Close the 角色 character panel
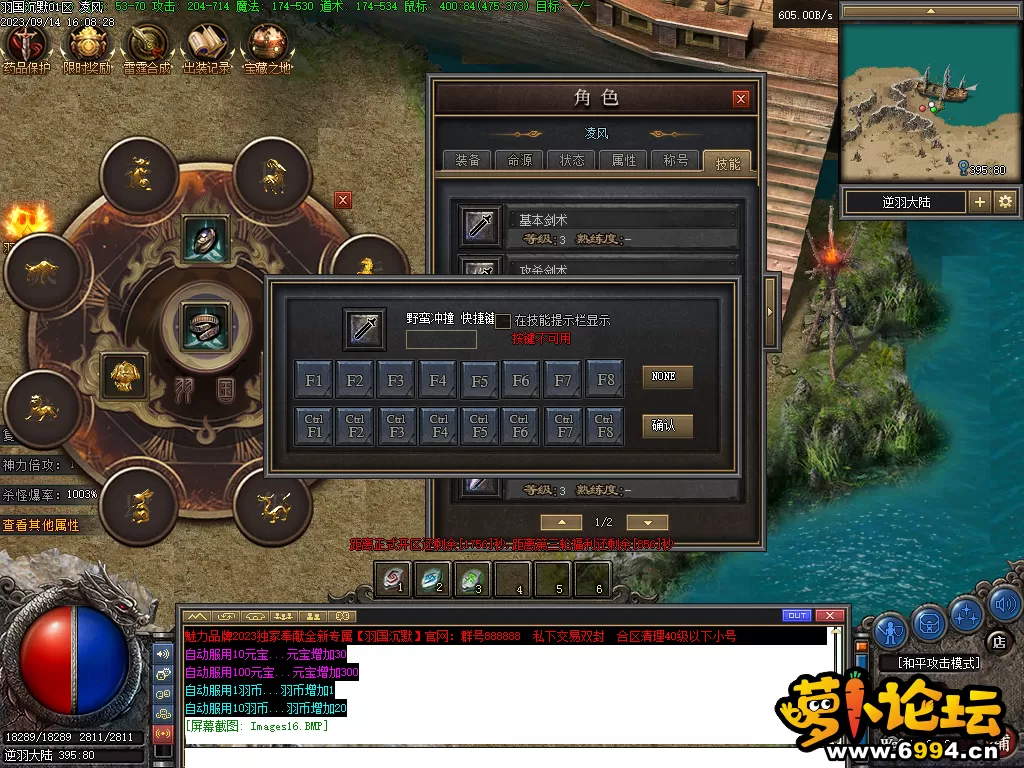 click(x=740, y=98)
